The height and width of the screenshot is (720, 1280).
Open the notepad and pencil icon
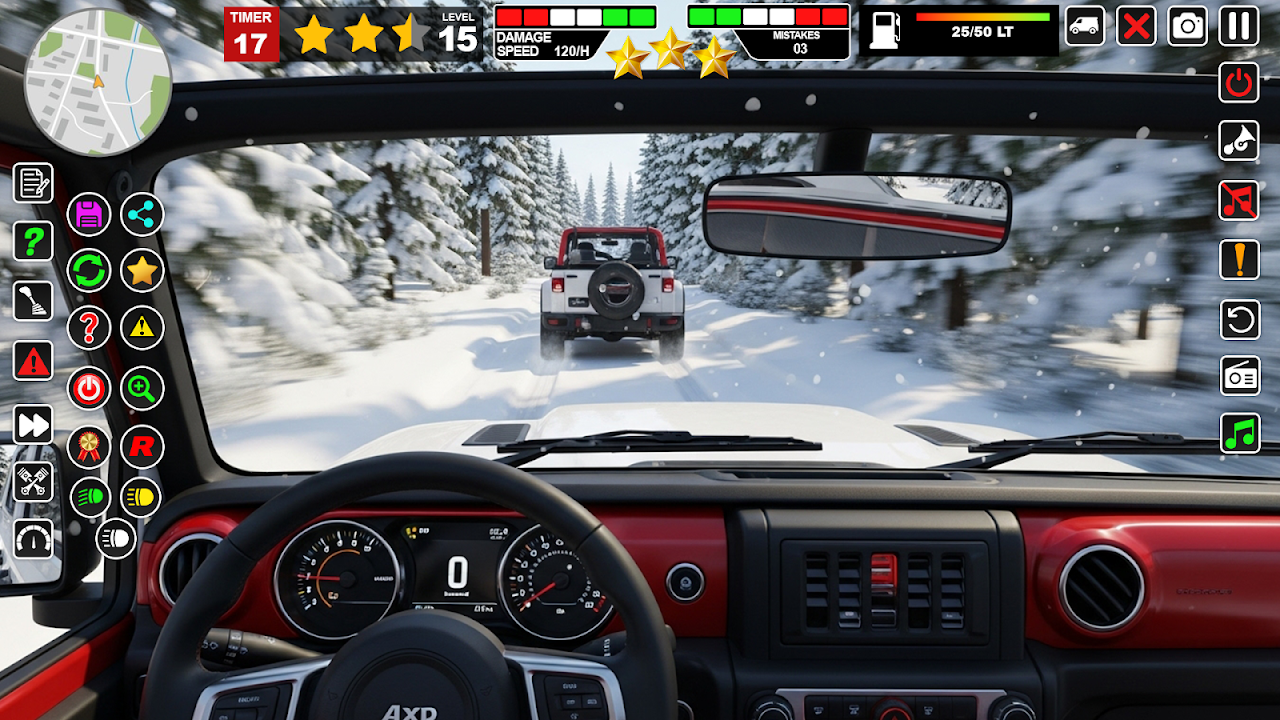click(x=33, y=183)
